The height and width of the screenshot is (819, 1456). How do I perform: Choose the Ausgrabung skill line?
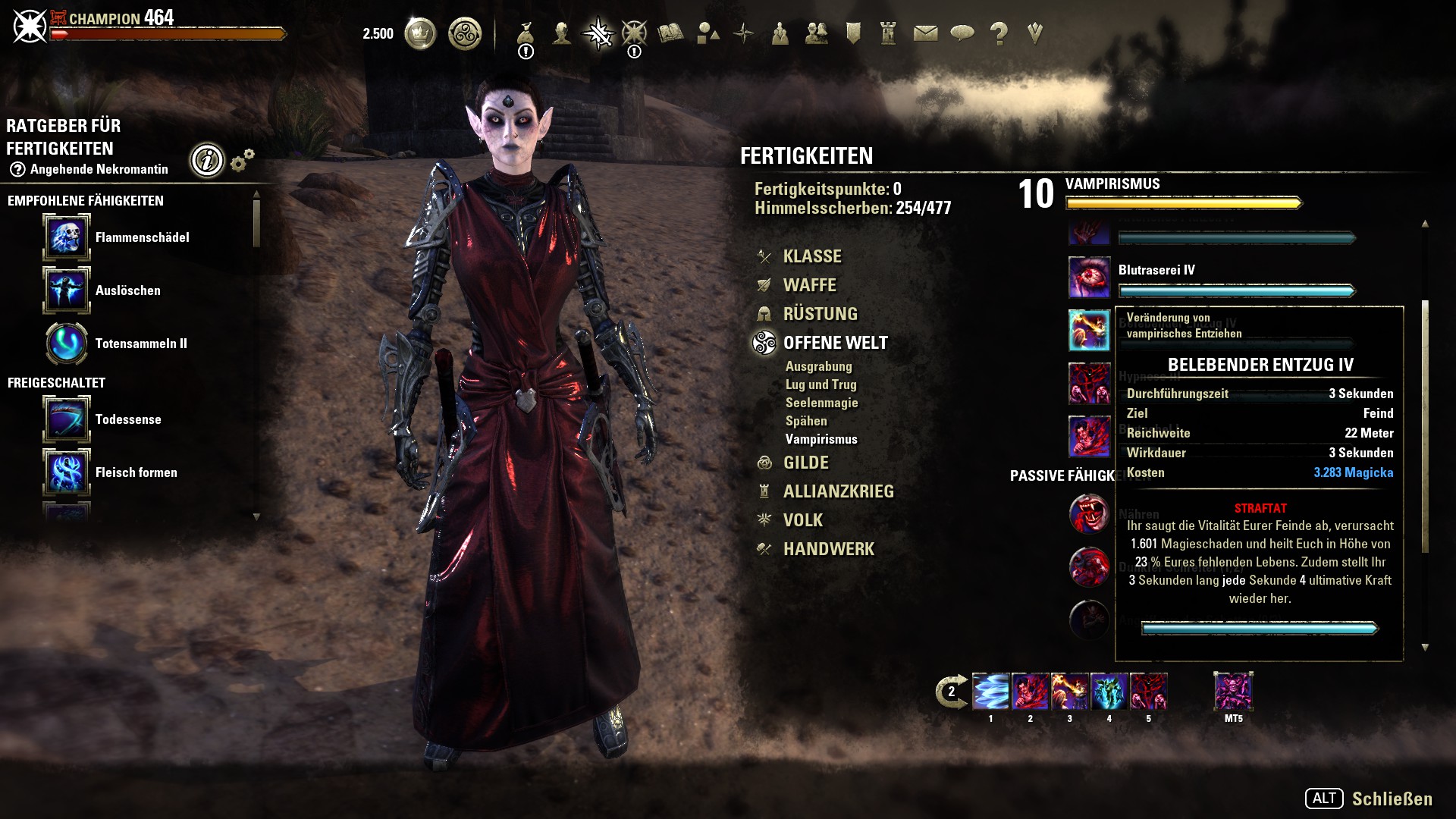pos(818,366)
